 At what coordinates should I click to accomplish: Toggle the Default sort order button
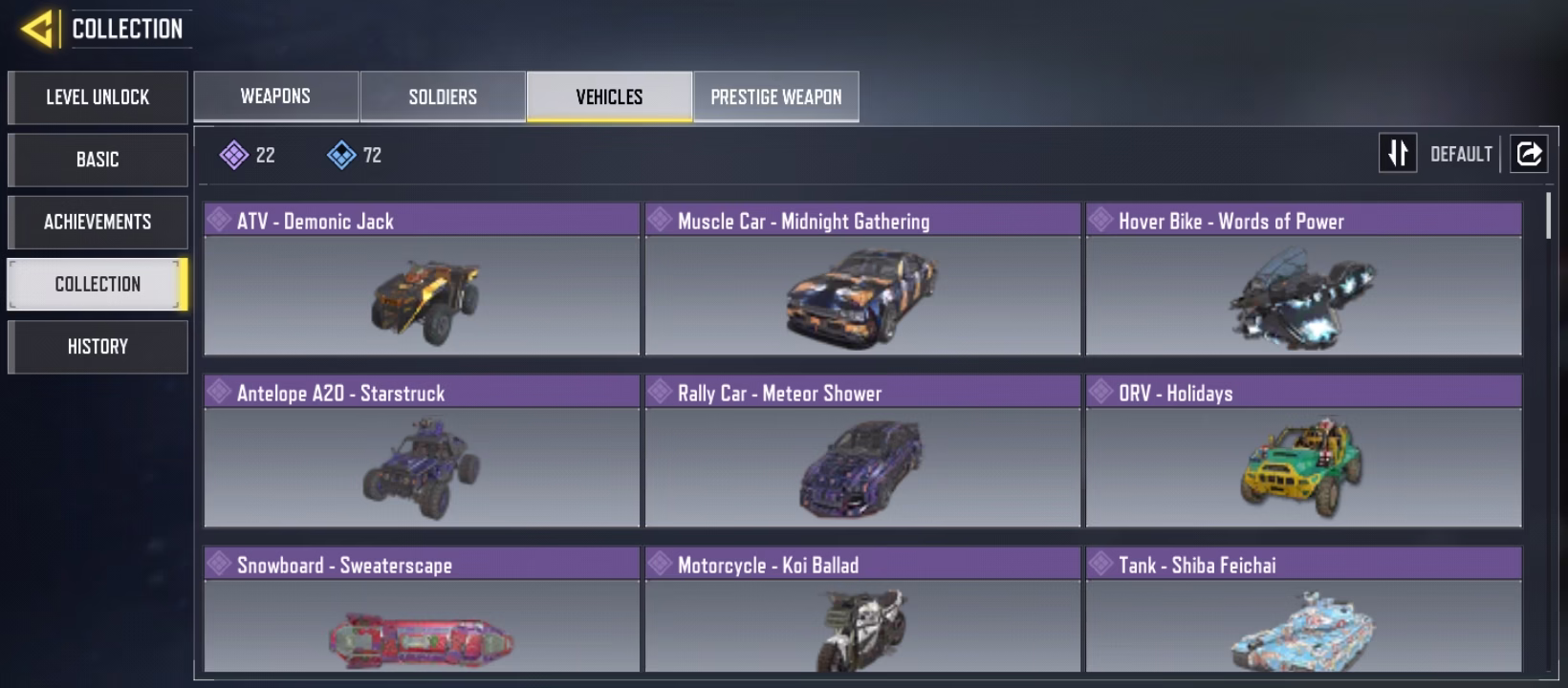pos(1398,154)
